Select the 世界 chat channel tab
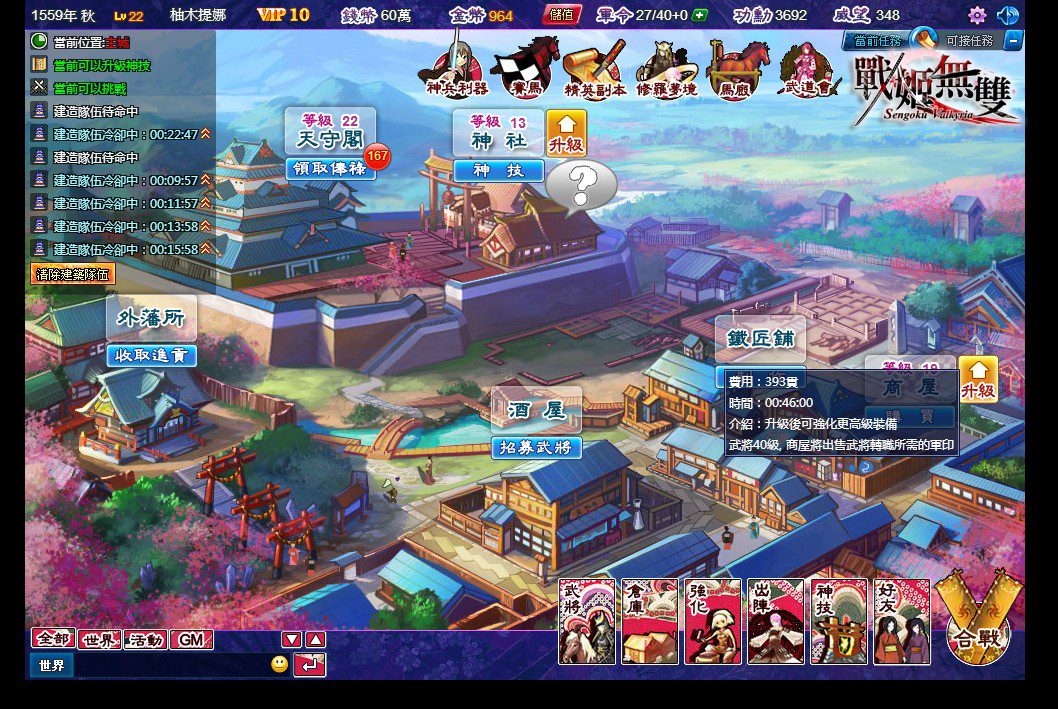The height and width of the screenshot is (709, 1058). coord(99,640)
